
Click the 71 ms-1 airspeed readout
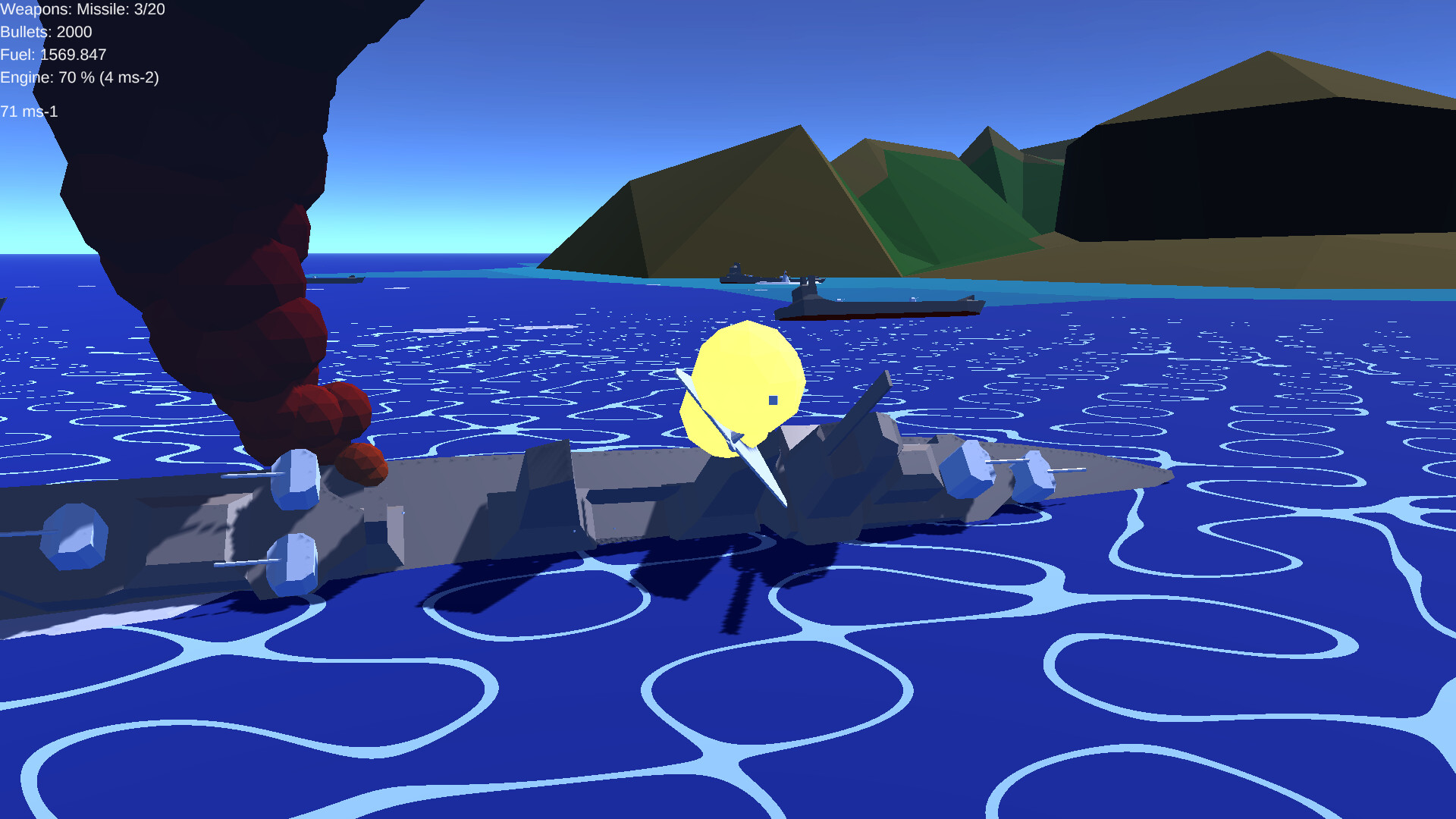pos(30,112)
